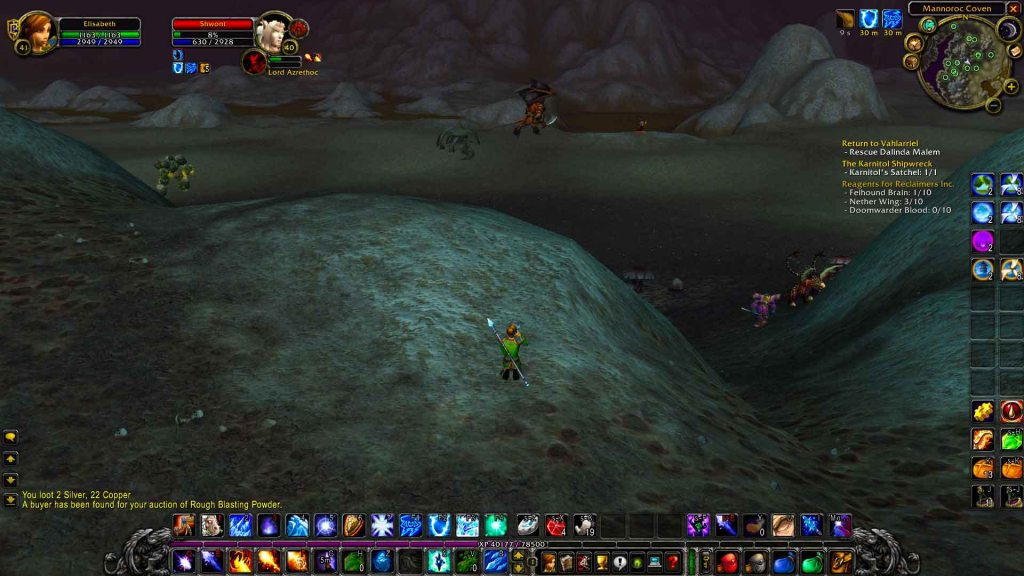The image size is (1024, 576).
Task: Open the character info micro button
Action: (x=549, y=562)
